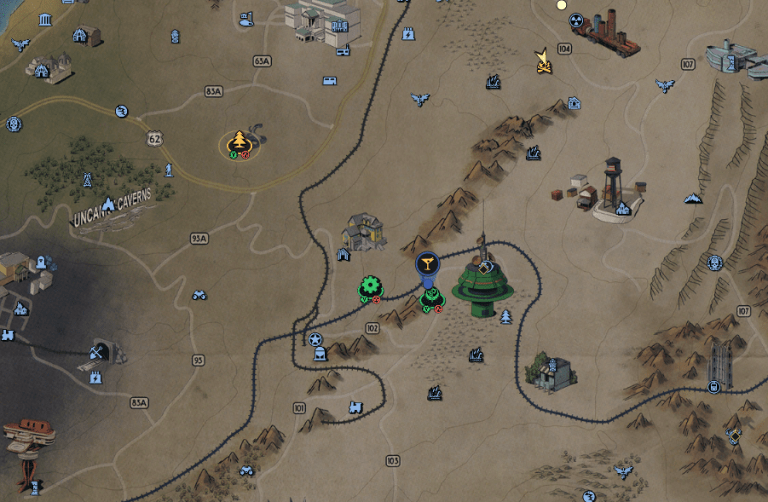Choose the castle-shaped location marker

click(x=356, y=407)
